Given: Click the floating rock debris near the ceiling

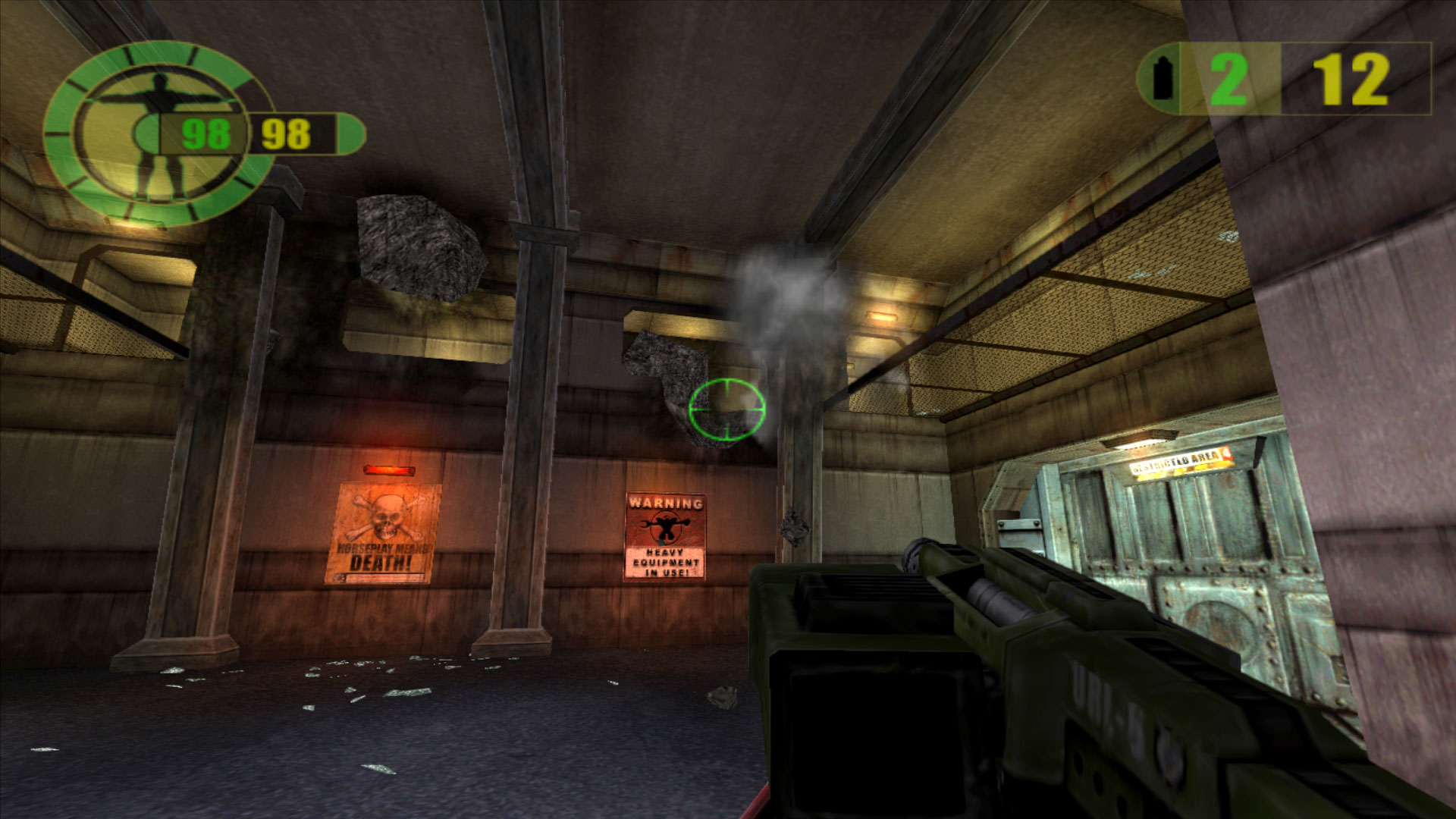Looking at the screenshot, I should pos(413,243).
